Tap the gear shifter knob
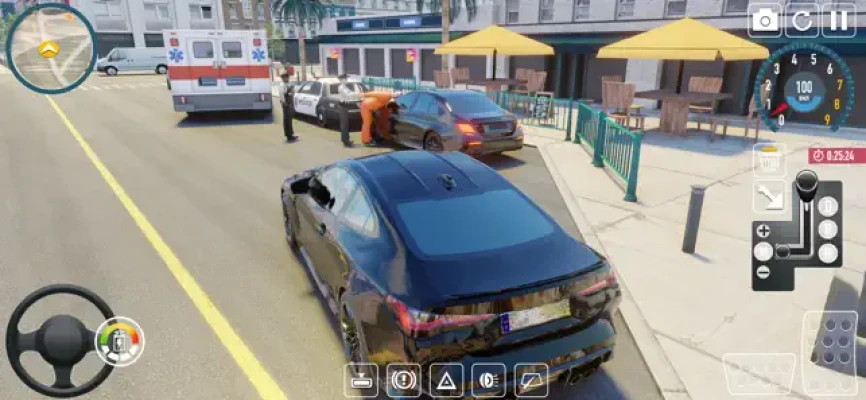 click(805, 184)
